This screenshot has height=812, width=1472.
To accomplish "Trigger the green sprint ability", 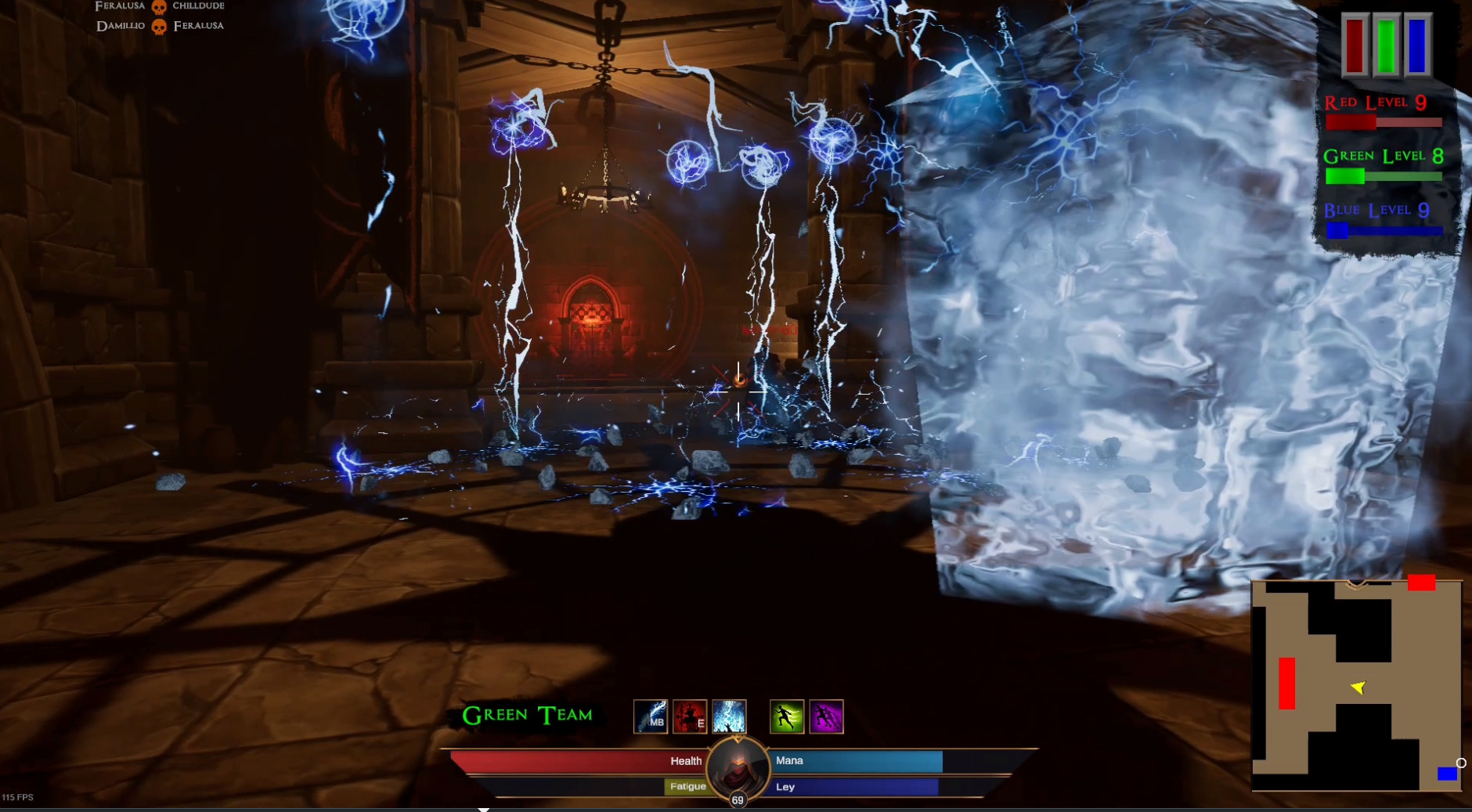I will (785, 715).
